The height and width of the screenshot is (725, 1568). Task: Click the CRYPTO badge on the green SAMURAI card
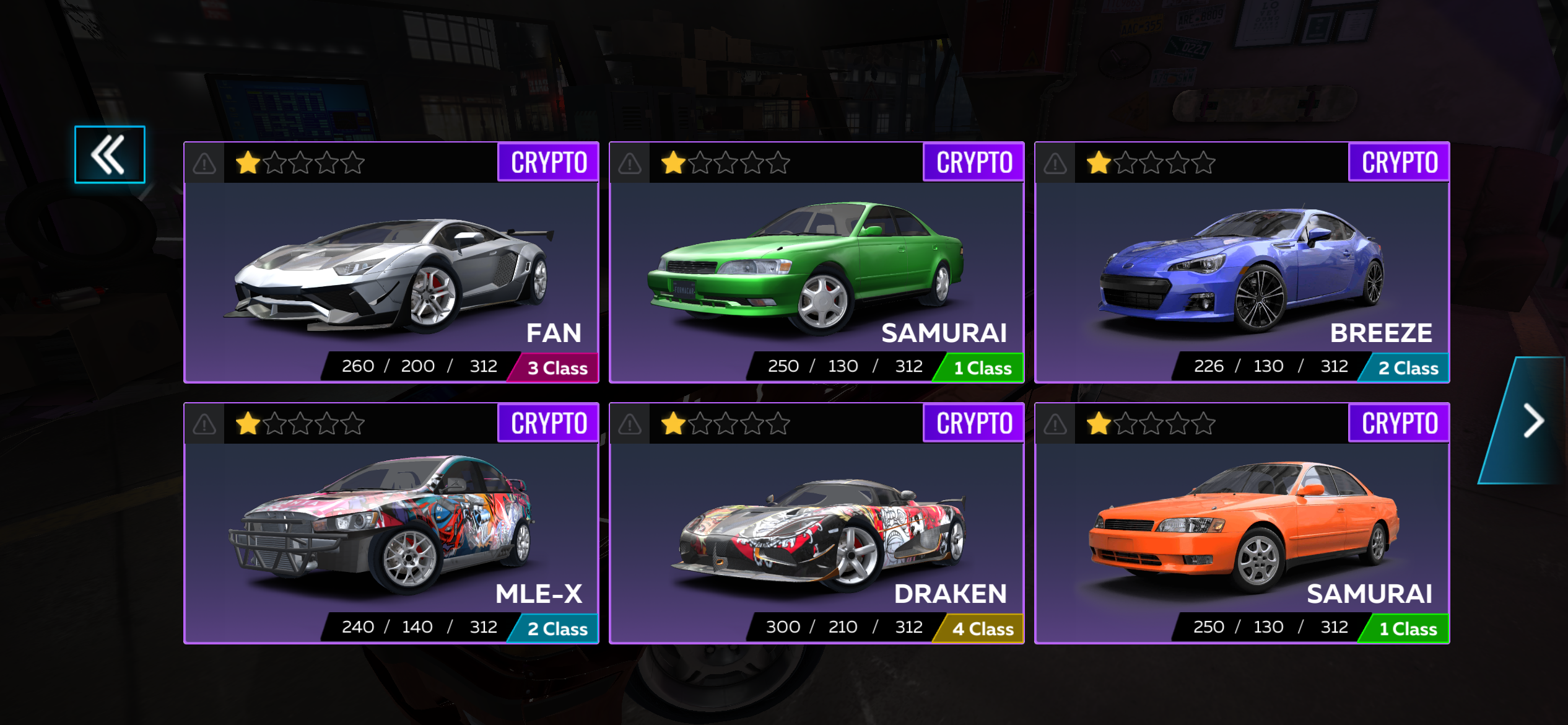[x=974, y=162]
